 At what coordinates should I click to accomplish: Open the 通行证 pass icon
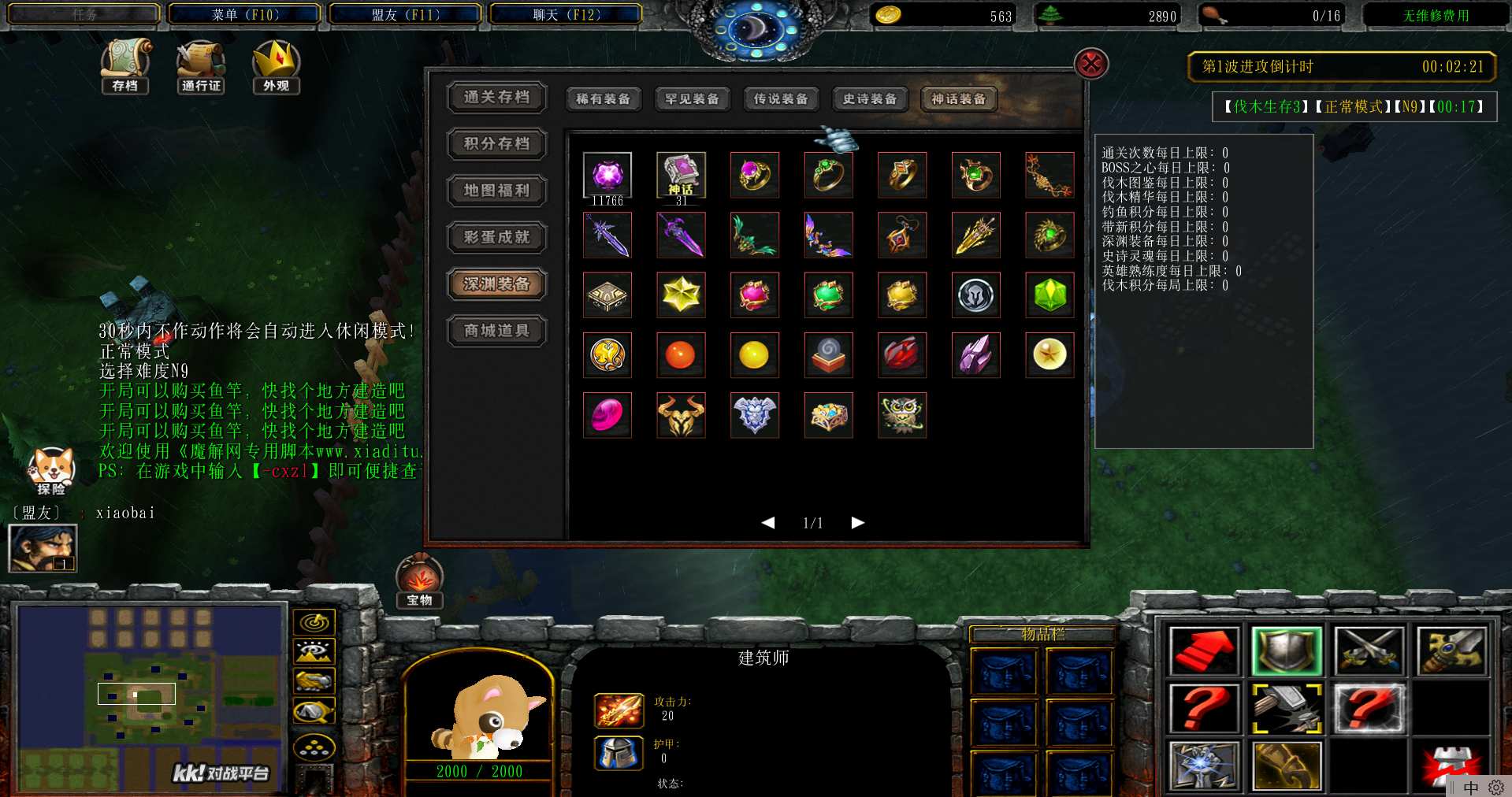[201, 65]
